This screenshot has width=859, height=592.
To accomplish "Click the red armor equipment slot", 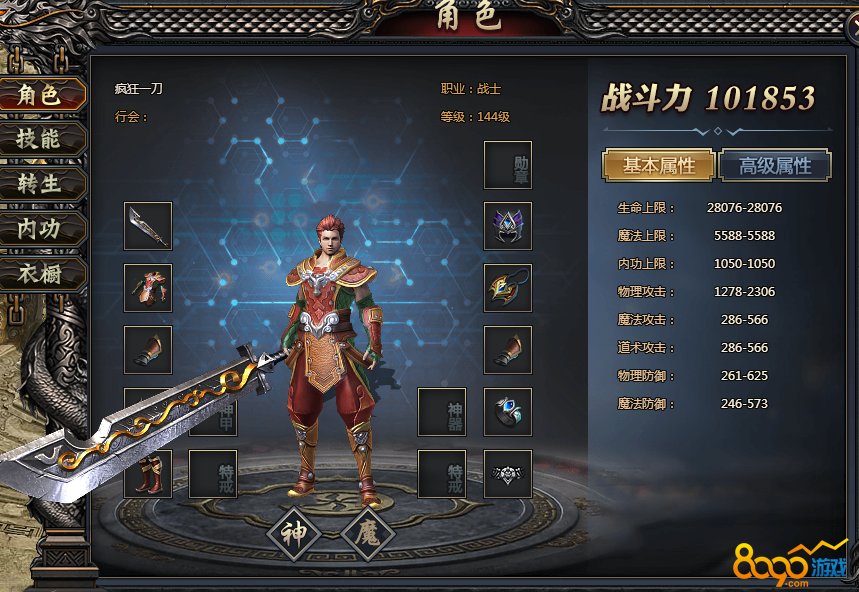I will pyautogui.click(x=148, y=288).
